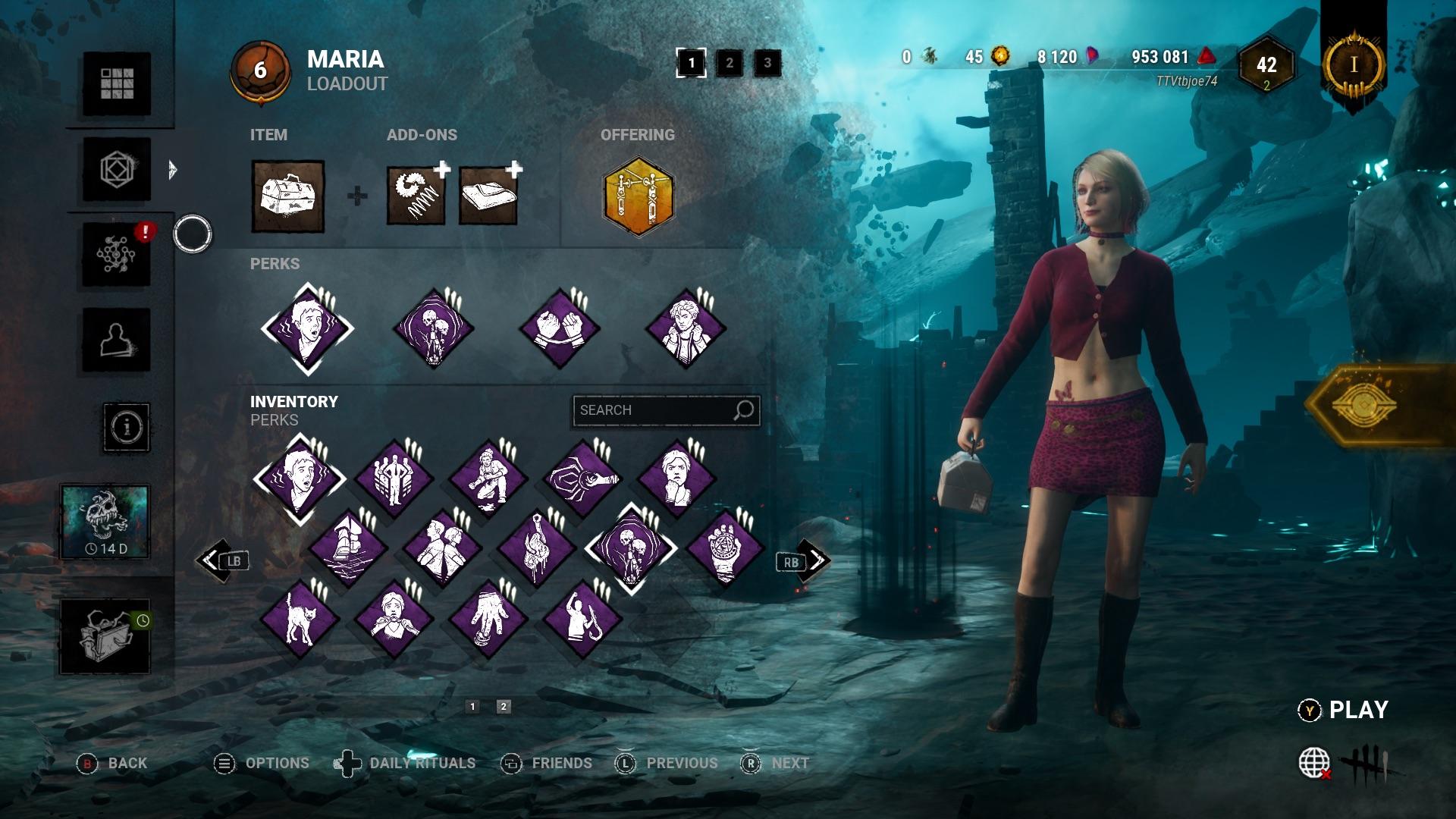Open inventory page 2 indicator
Viewport: 1456px width, 819px height.
point(503,707)
